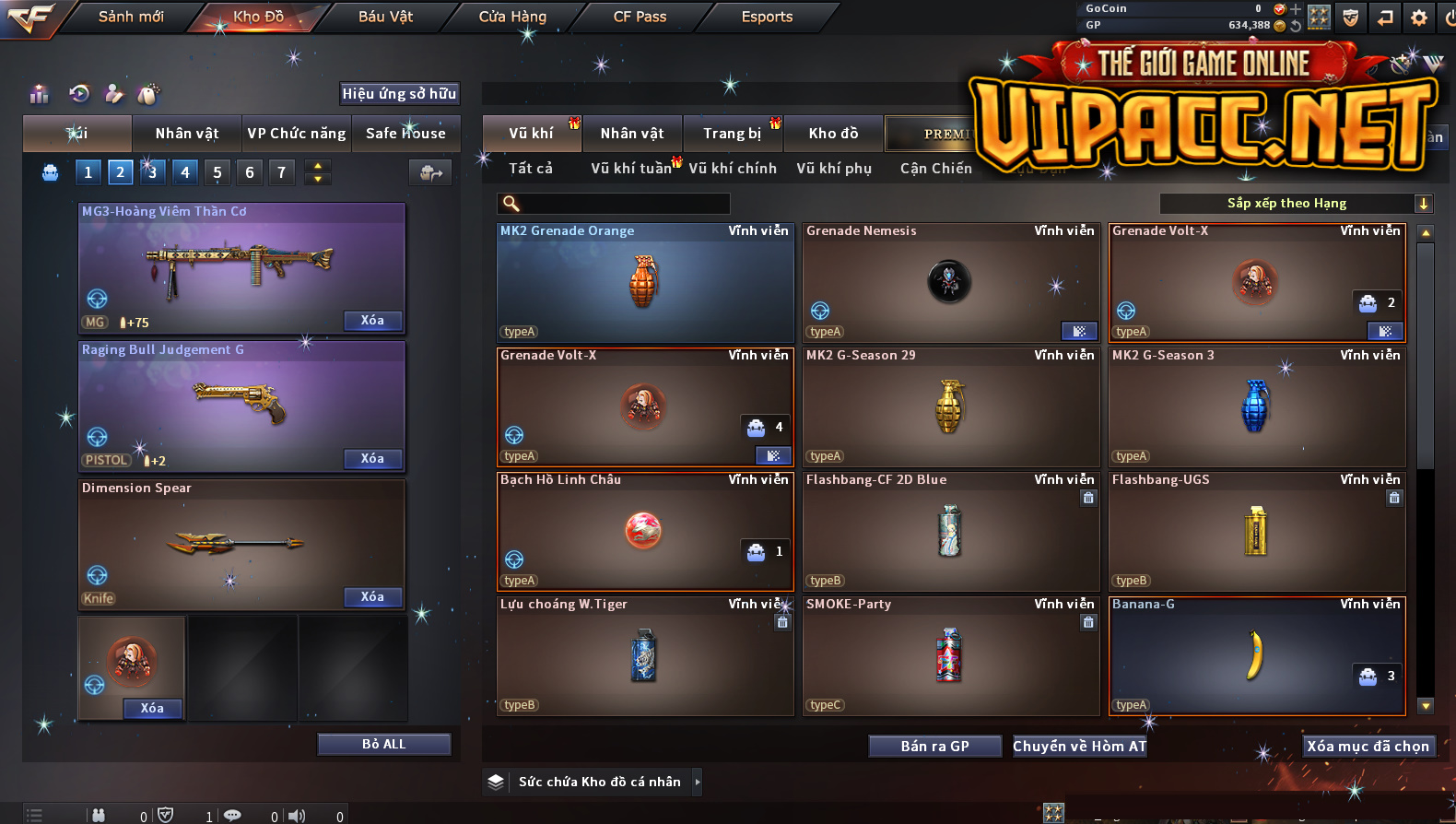Open the Sắp xếp theo Hạng dropdown
Image resolution: width=1456 pixels, height=824 pixels.
1295,204
